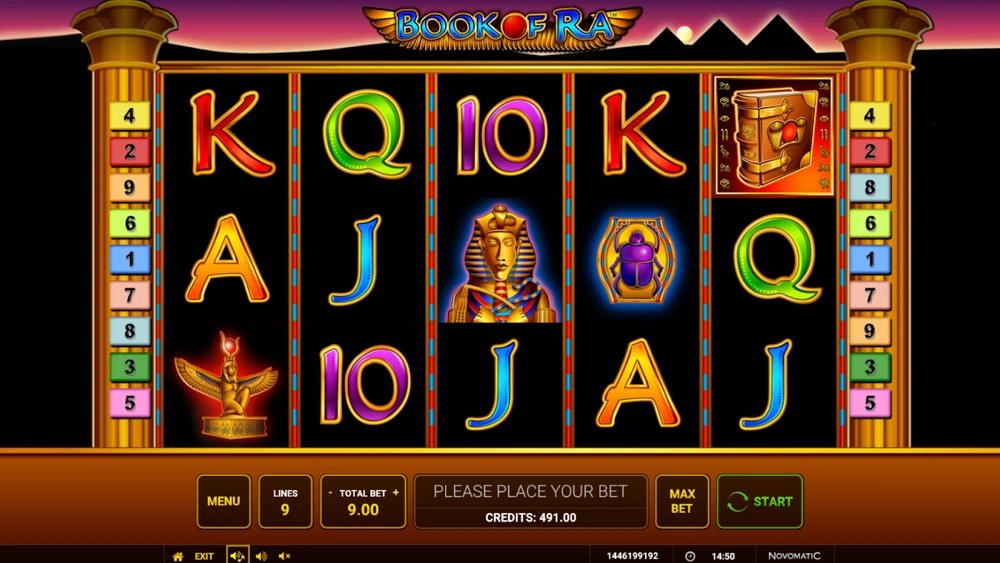Increase total bet with the plus sign
This screenshot has height=563, width=1000.
click(395, 493)
